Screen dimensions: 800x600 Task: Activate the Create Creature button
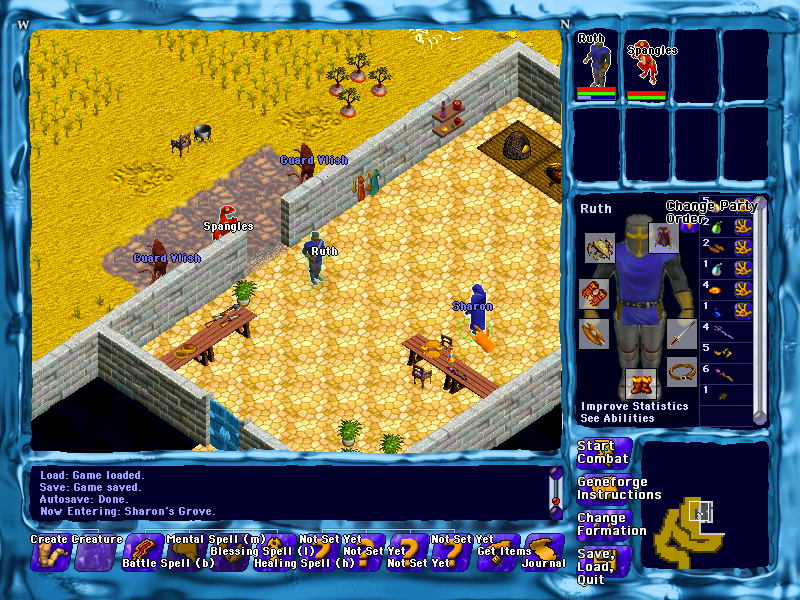pos(50,553)
